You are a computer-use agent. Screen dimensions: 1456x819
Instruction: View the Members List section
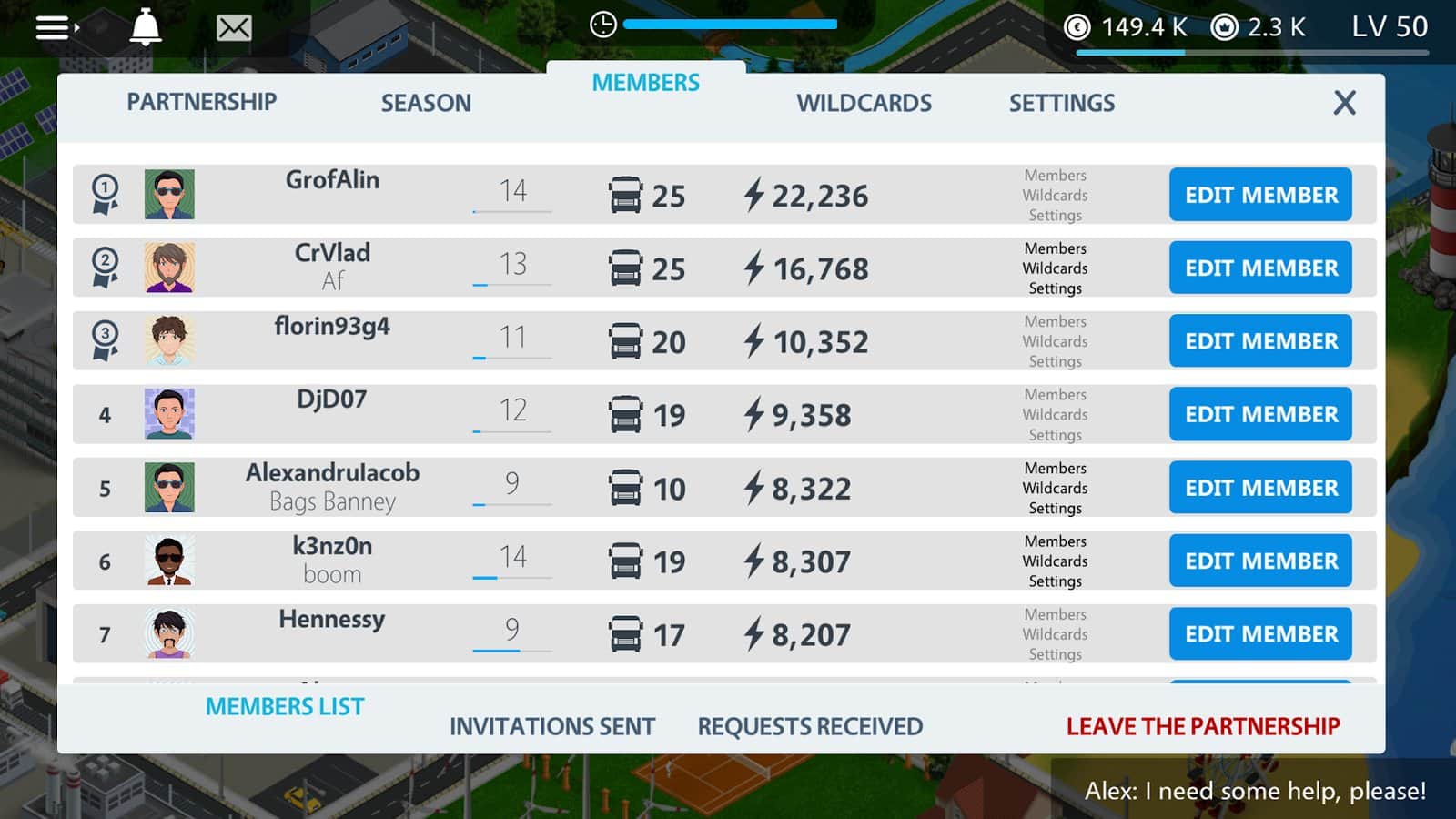point(285,707)
